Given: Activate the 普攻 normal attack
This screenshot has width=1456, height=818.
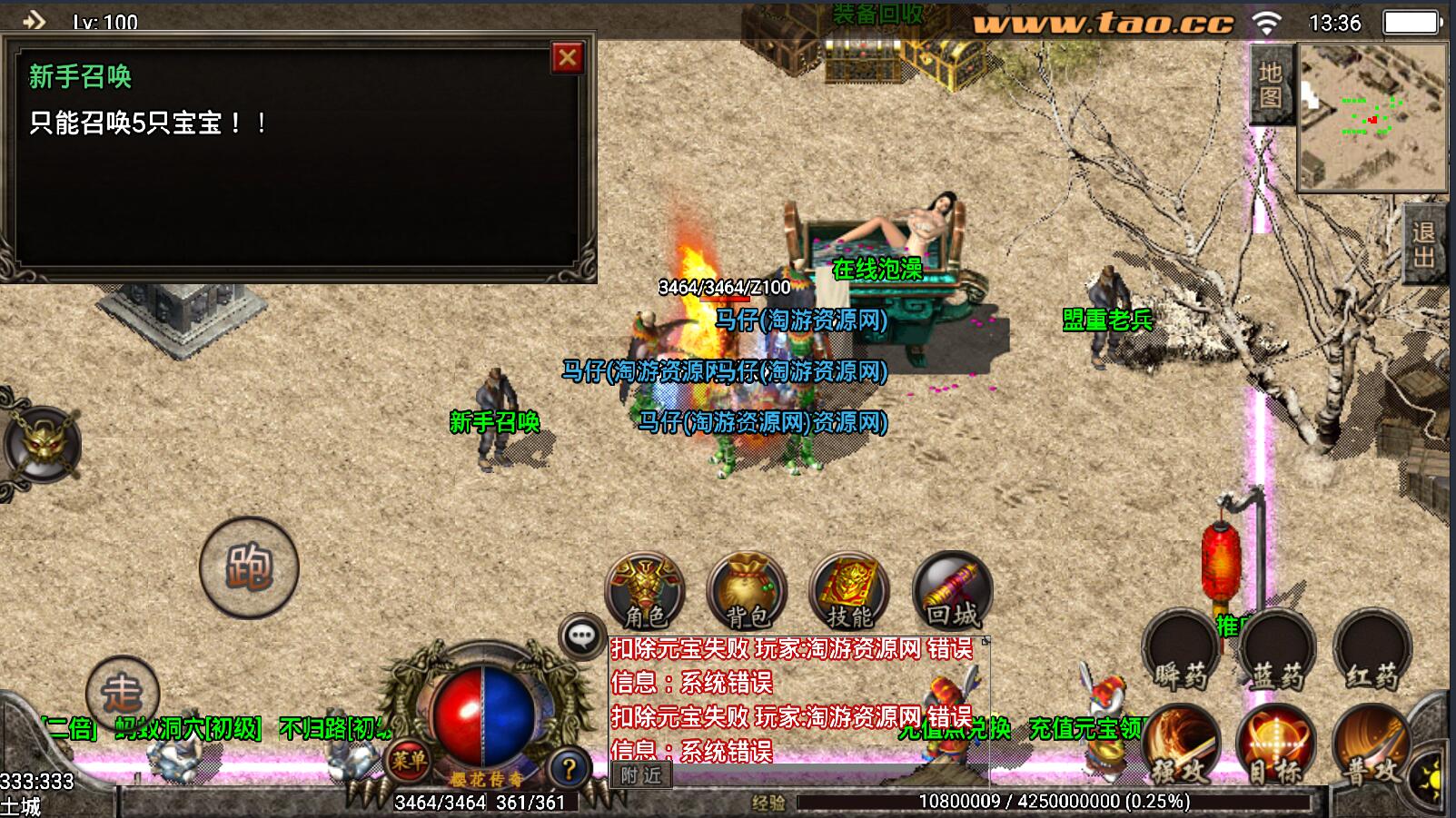Looking at the screenshot, I should pyautogui.click(x=1372, y=746).
